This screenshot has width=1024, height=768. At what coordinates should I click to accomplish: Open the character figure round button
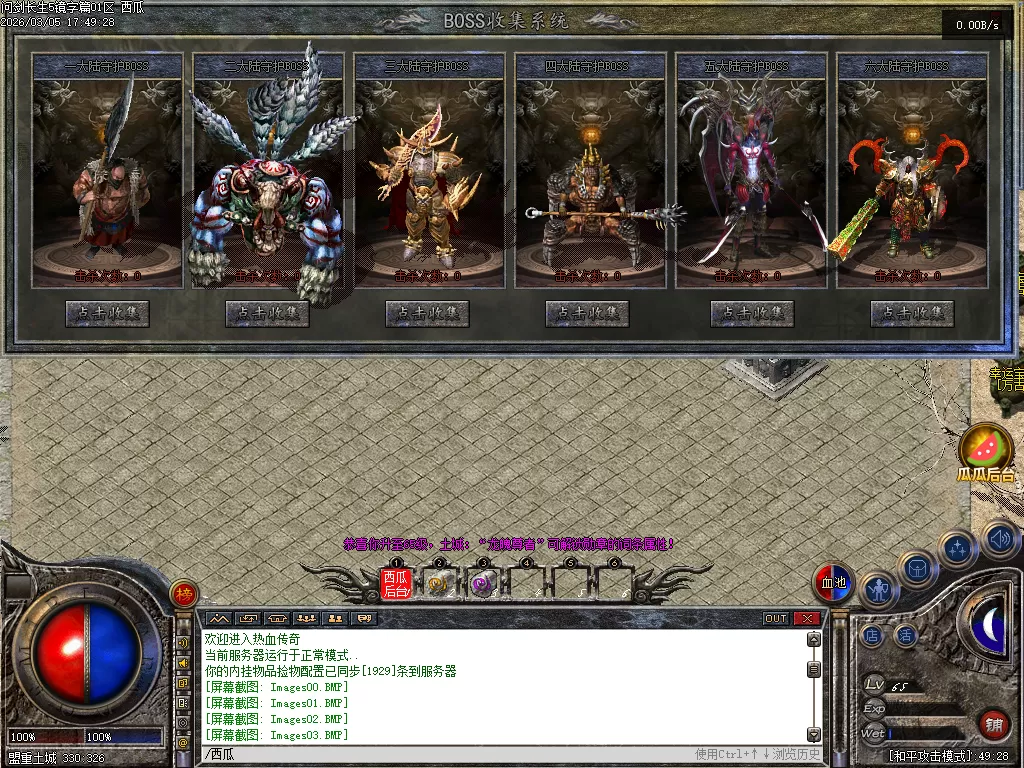(878, 591)
